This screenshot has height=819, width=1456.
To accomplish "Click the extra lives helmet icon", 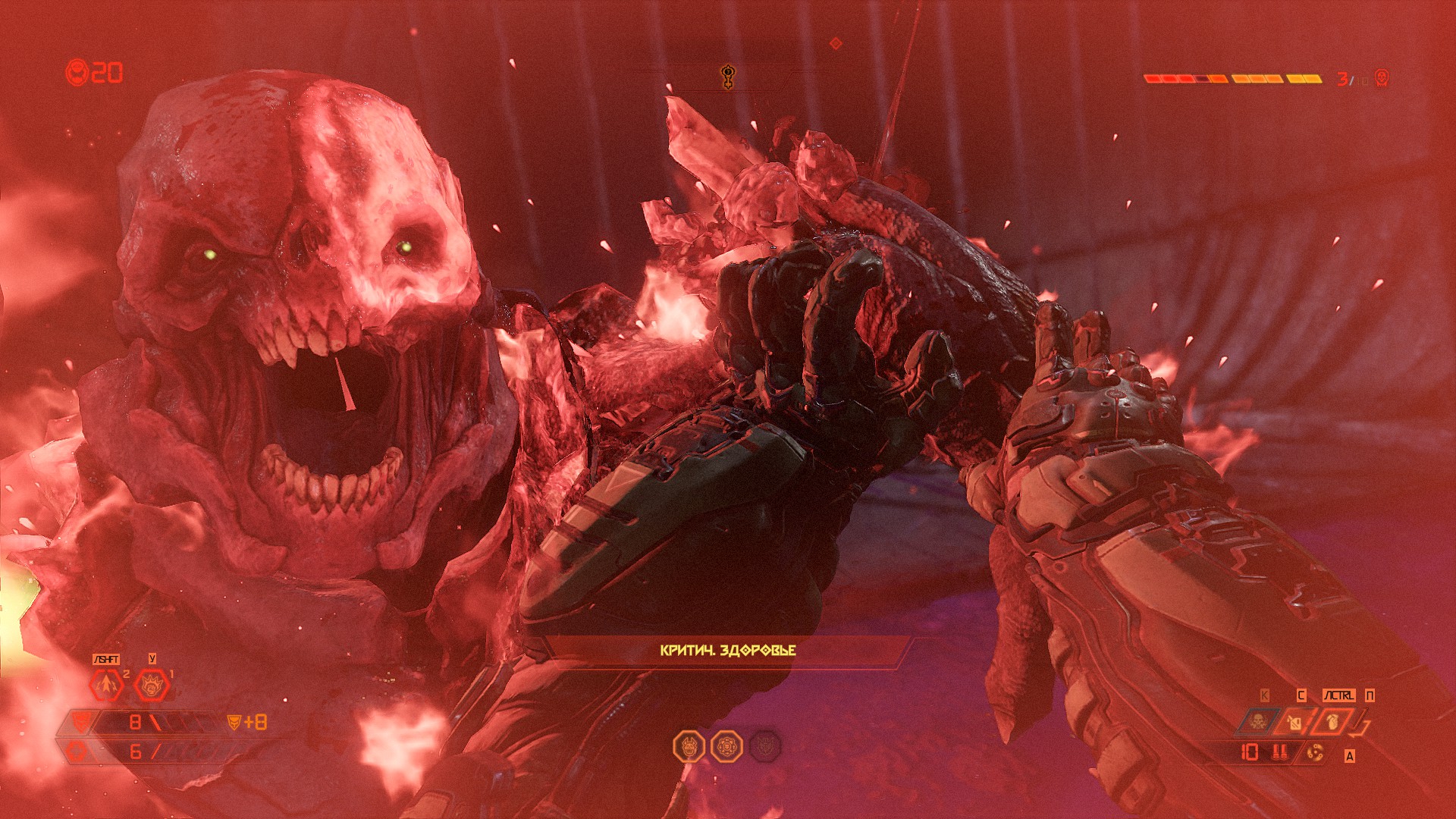I will [77, 73].
